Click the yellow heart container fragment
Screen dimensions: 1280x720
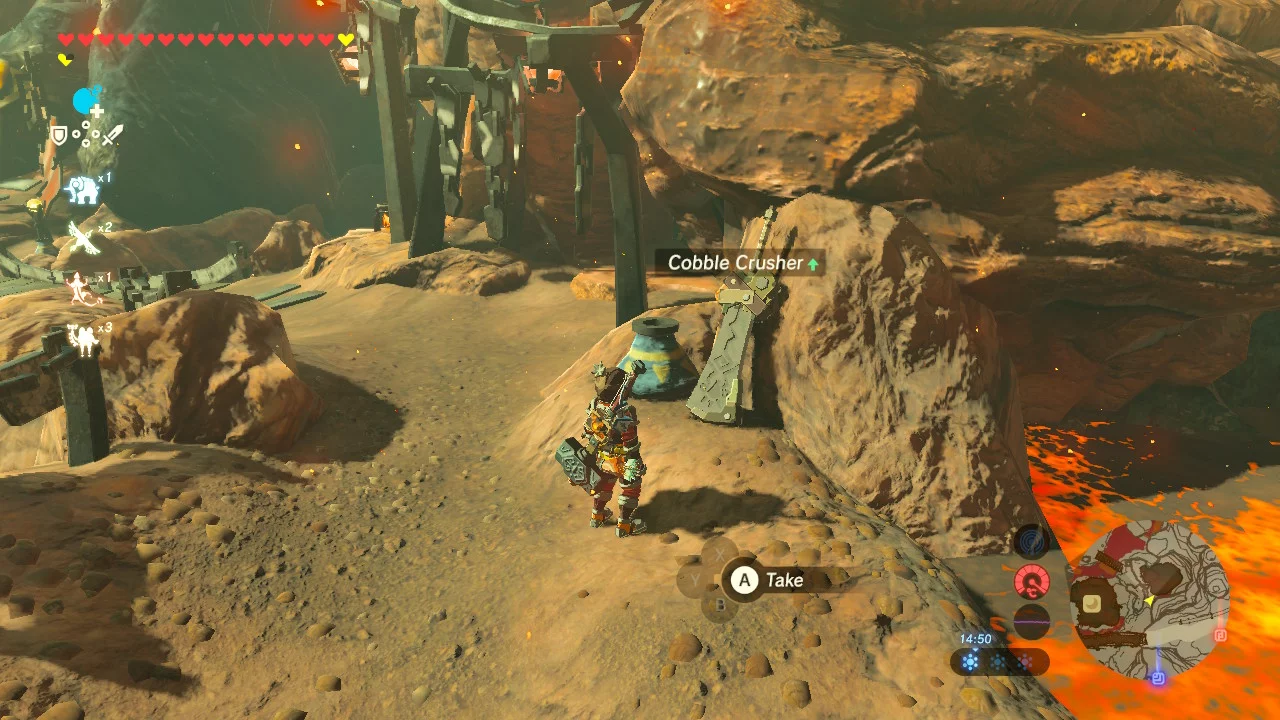[65, 58]
